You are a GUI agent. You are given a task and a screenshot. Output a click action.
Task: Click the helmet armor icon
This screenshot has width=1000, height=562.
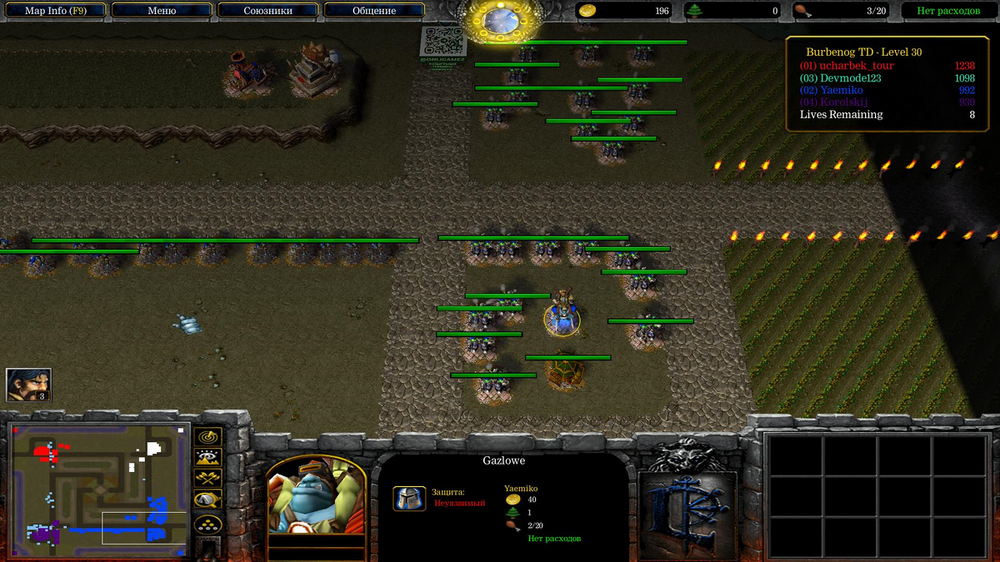click(x=409, y=500)
